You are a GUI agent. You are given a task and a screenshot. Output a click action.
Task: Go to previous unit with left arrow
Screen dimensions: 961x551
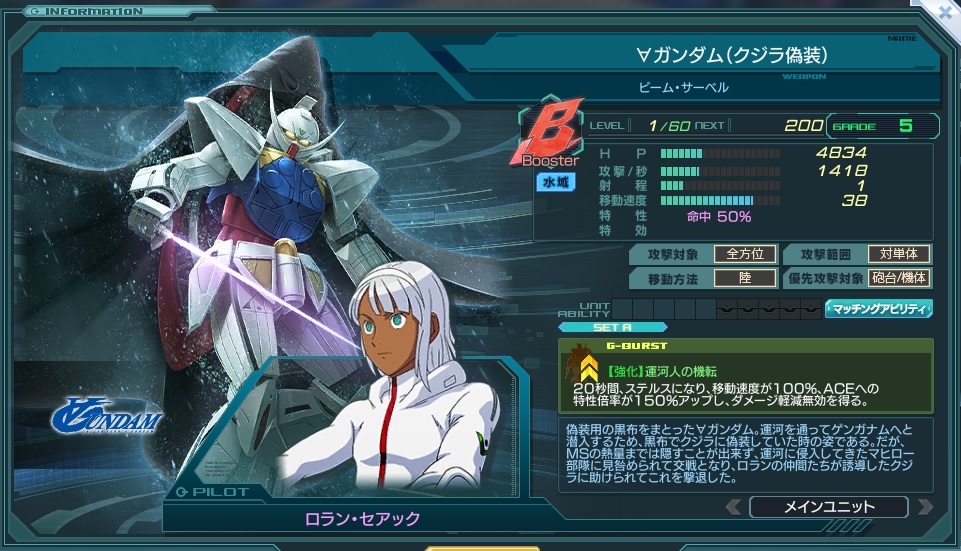click(734, 506)
